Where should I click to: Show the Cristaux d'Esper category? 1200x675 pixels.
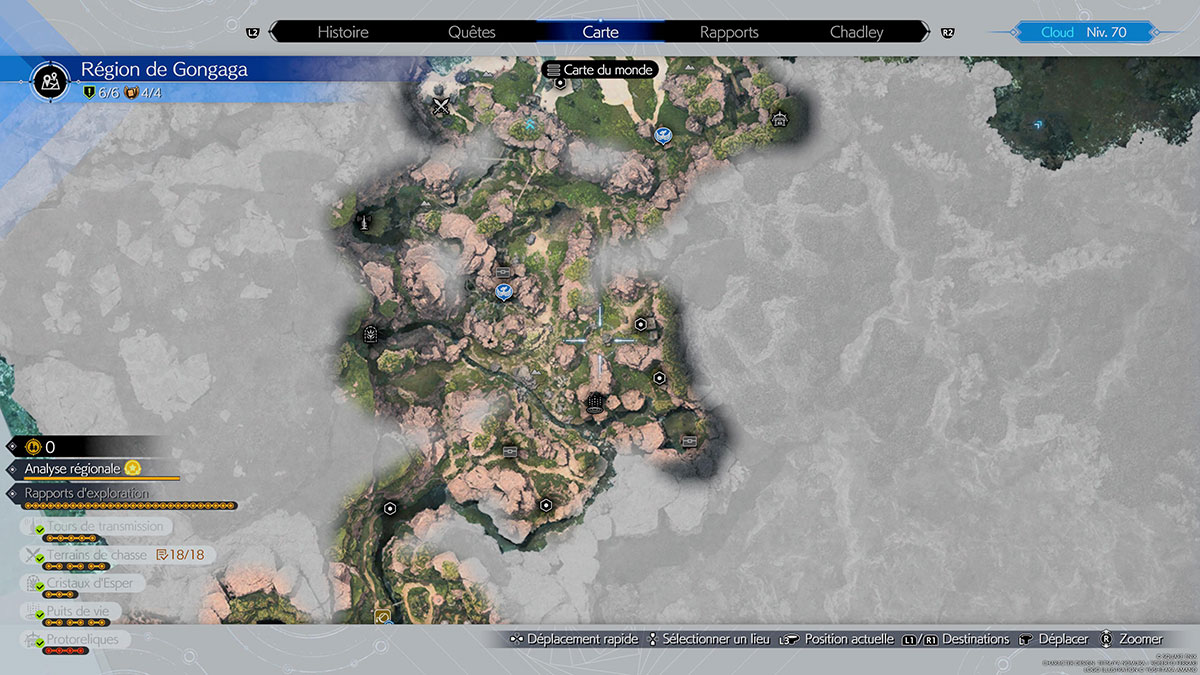[90, 583]
